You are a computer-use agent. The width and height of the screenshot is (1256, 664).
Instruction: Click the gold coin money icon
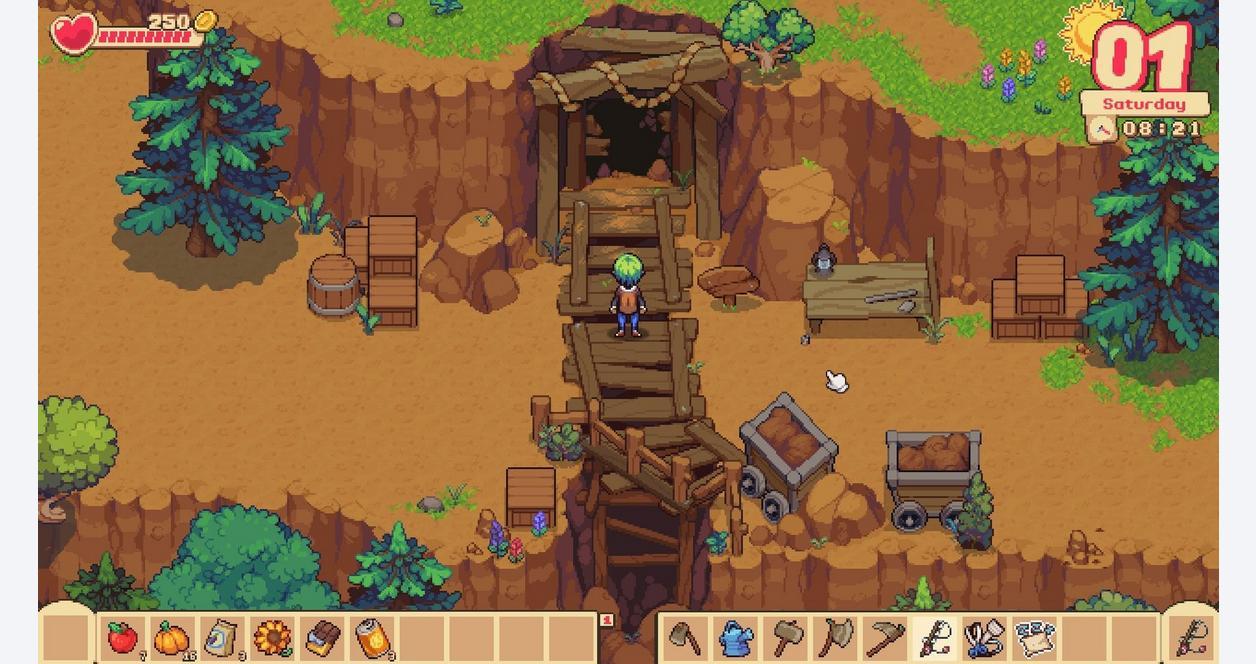tap(205, 22)
